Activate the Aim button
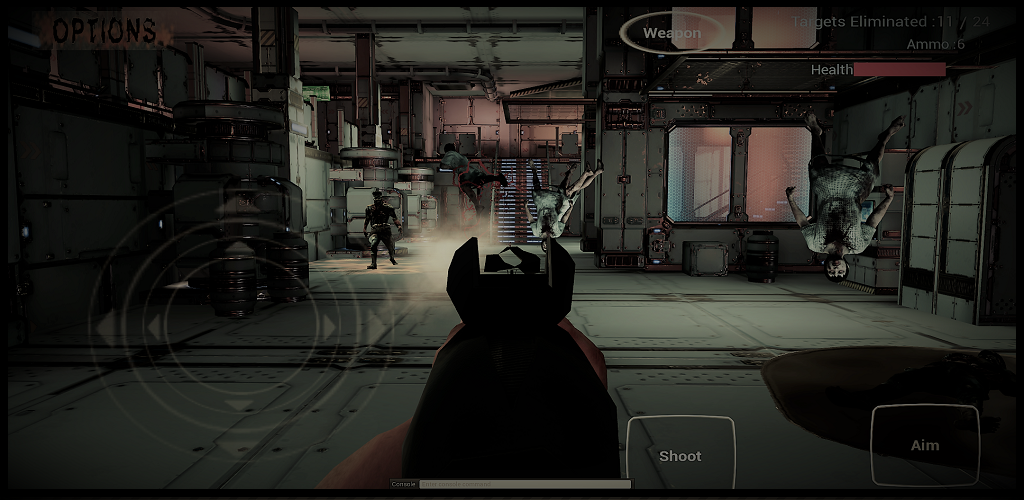This screenshot has height=500, width=1024. [925, 445]
